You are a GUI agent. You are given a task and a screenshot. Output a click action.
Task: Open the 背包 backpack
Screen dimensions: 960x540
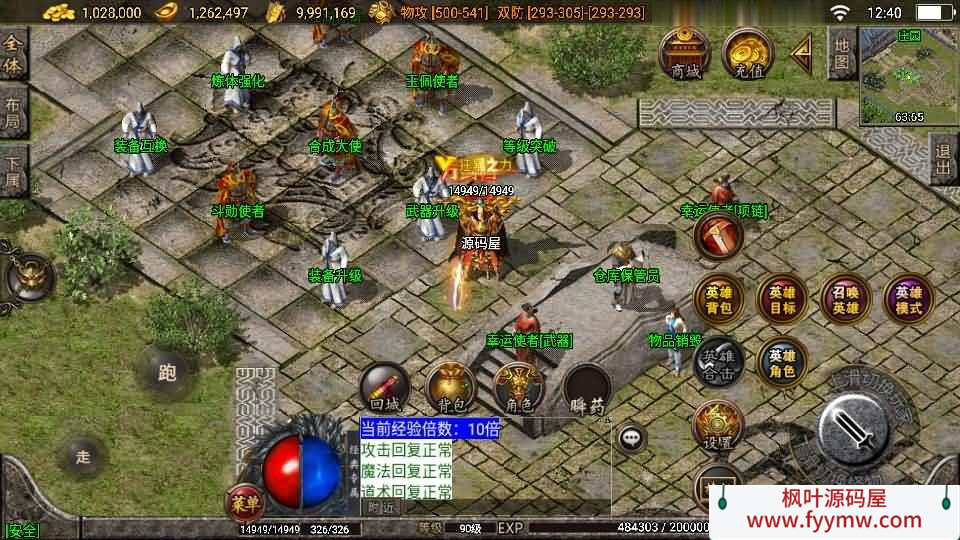(450, 388)
